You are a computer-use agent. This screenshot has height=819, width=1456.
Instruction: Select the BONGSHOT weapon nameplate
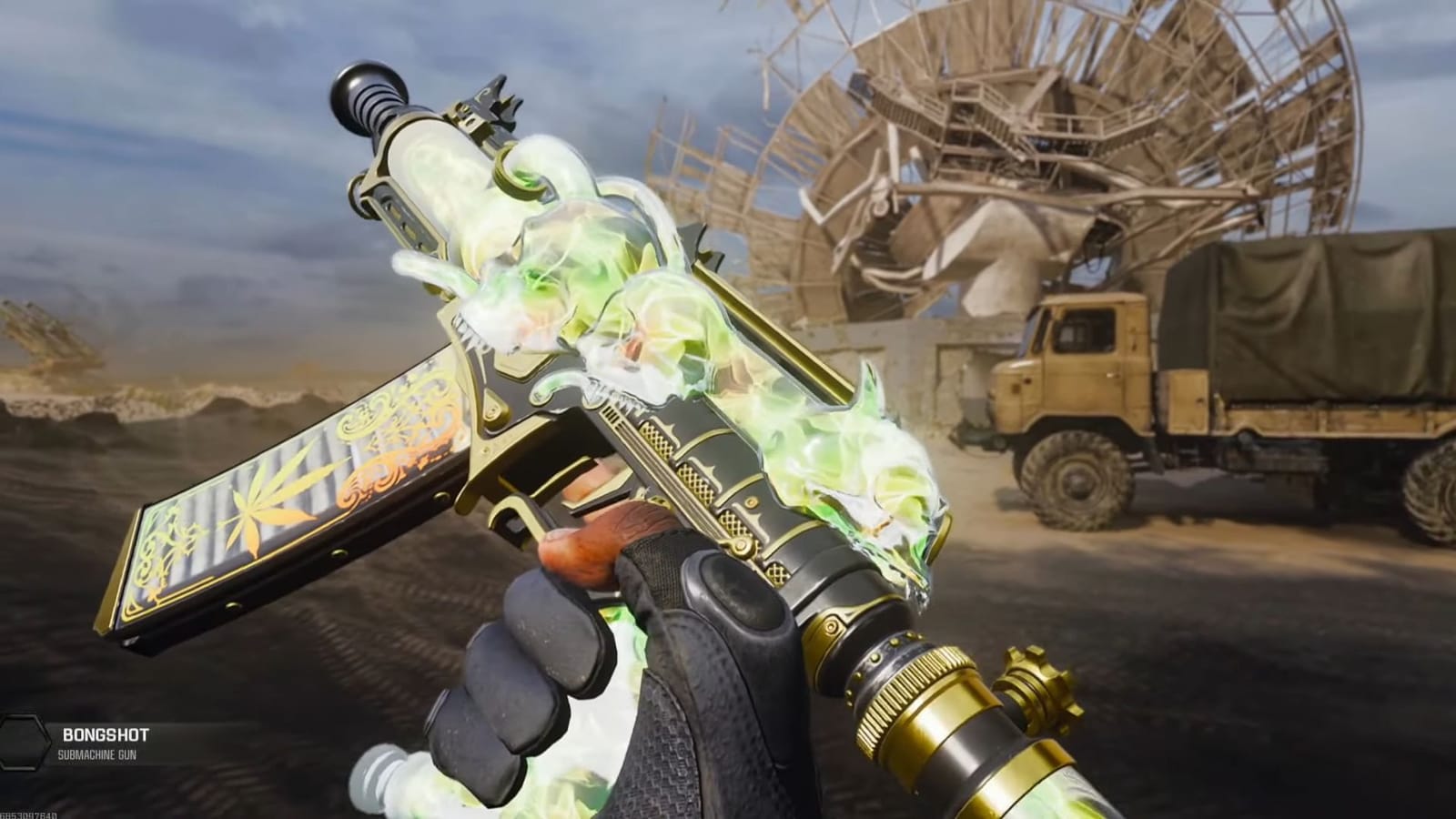105,731
